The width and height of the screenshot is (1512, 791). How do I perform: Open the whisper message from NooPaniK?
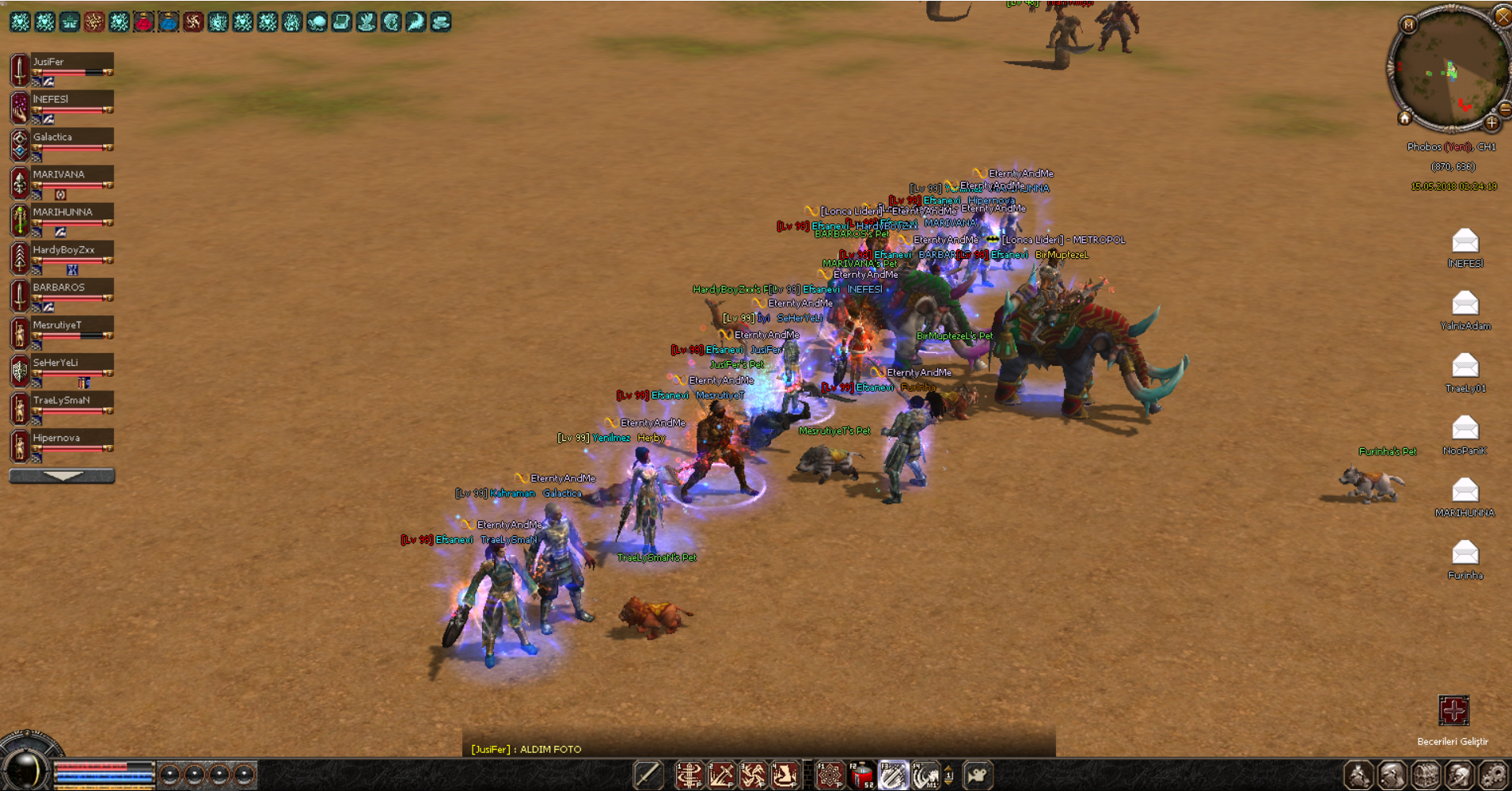coord(1465,428)
